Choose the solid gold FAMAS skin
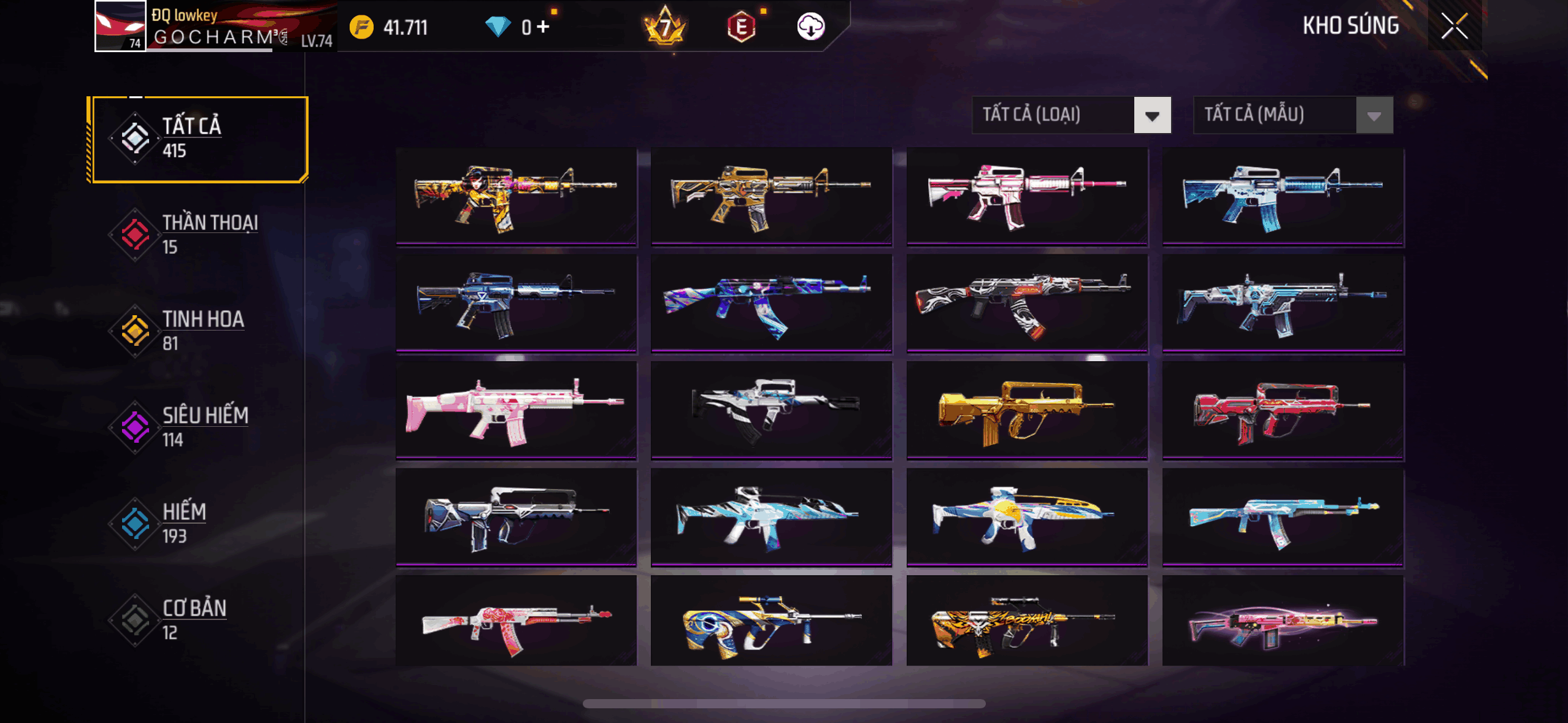 [1026, 409]
